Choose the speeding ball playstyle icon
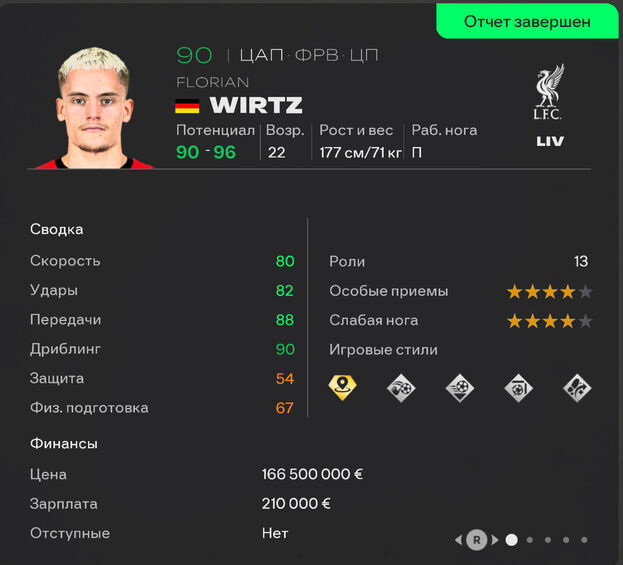Viewport: 623px width, 565px height. pos(459,387)
